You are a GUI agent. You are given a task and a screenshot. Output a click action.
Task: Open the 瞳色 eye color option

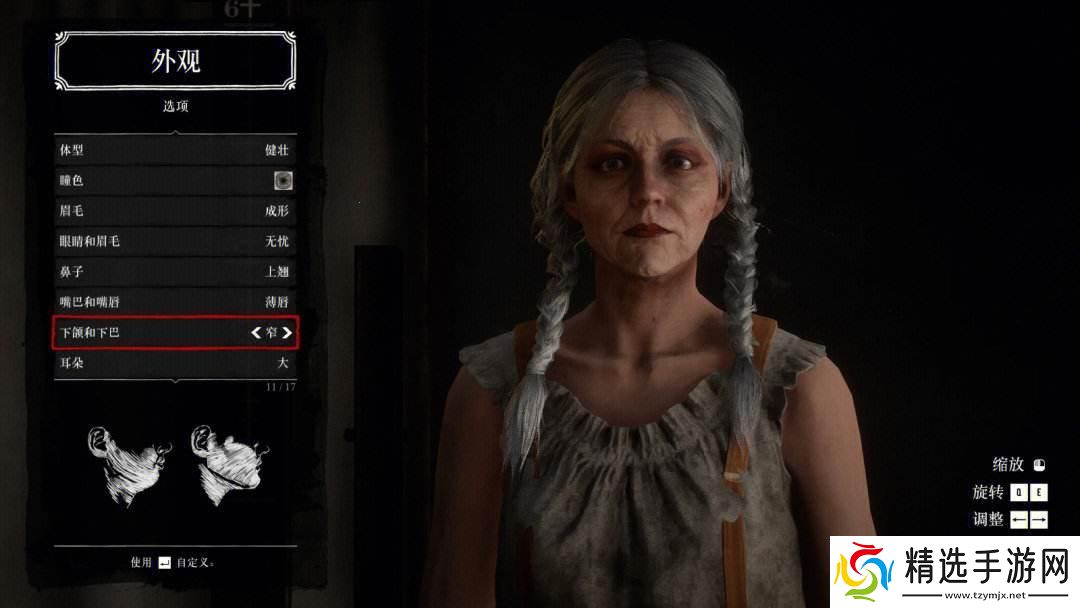tap(174, 181)
